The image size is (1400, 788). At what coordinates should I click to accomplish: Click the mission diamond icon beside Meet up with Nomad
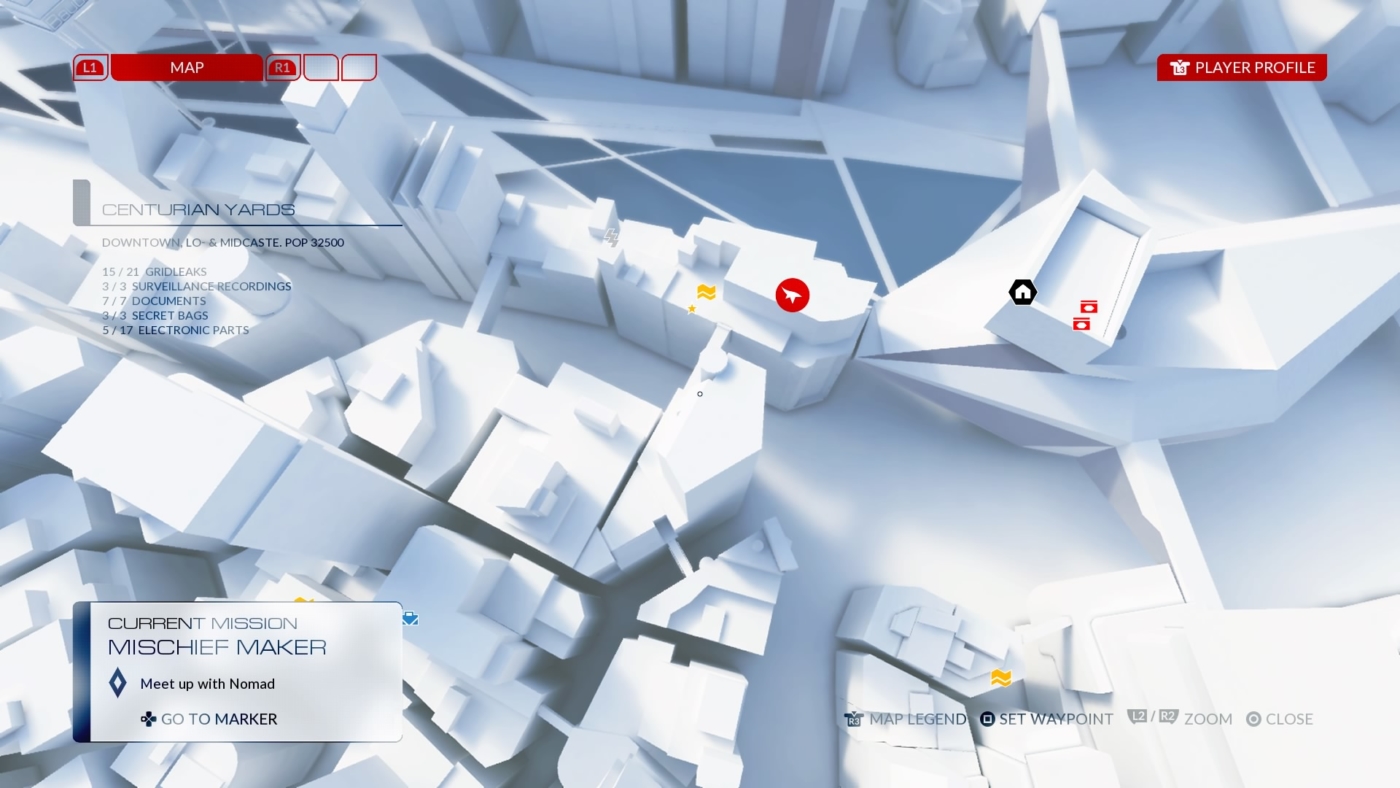tap(119, 684)
